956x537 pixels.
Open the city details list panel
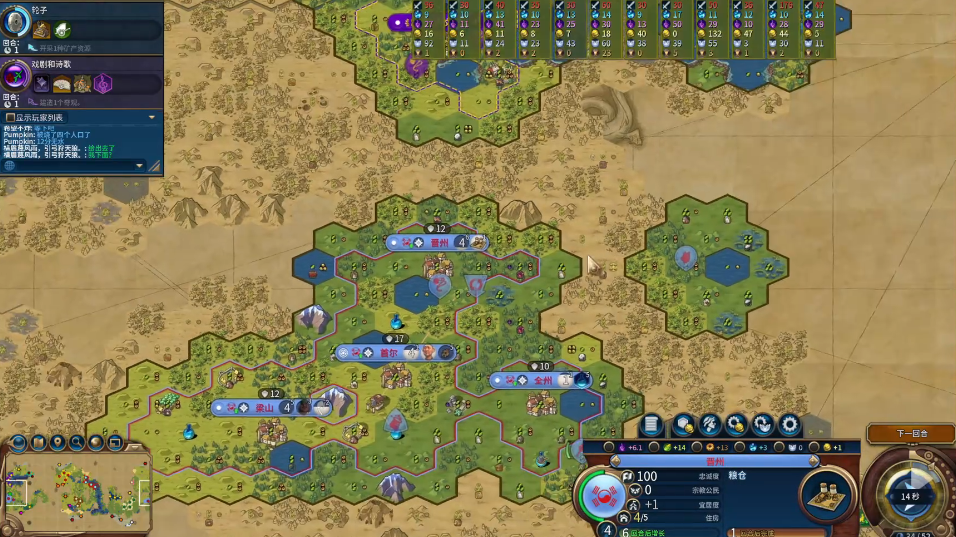[x=653, y=425]
